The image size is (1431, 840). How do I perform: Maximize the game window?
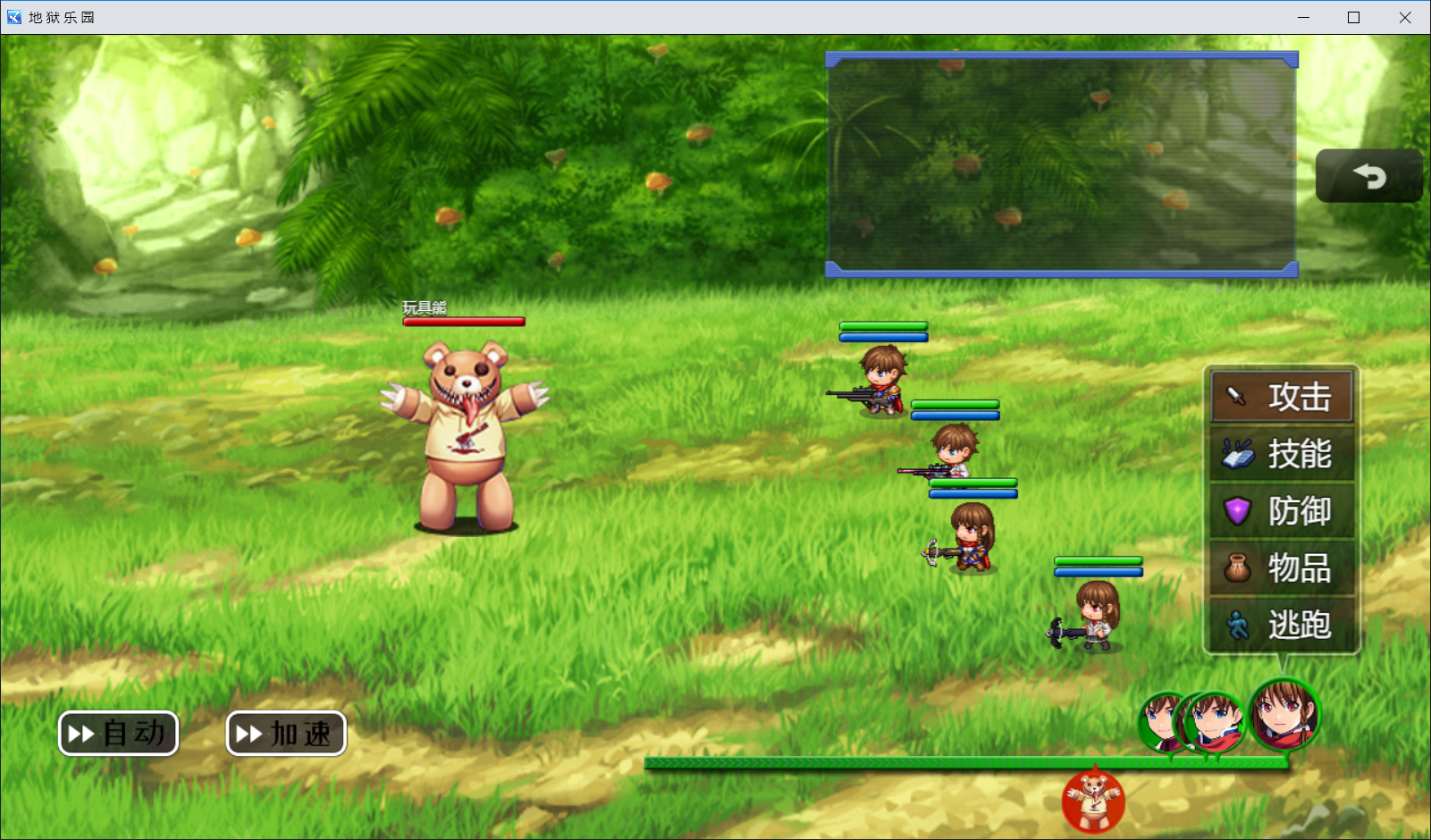point(1354,17)
